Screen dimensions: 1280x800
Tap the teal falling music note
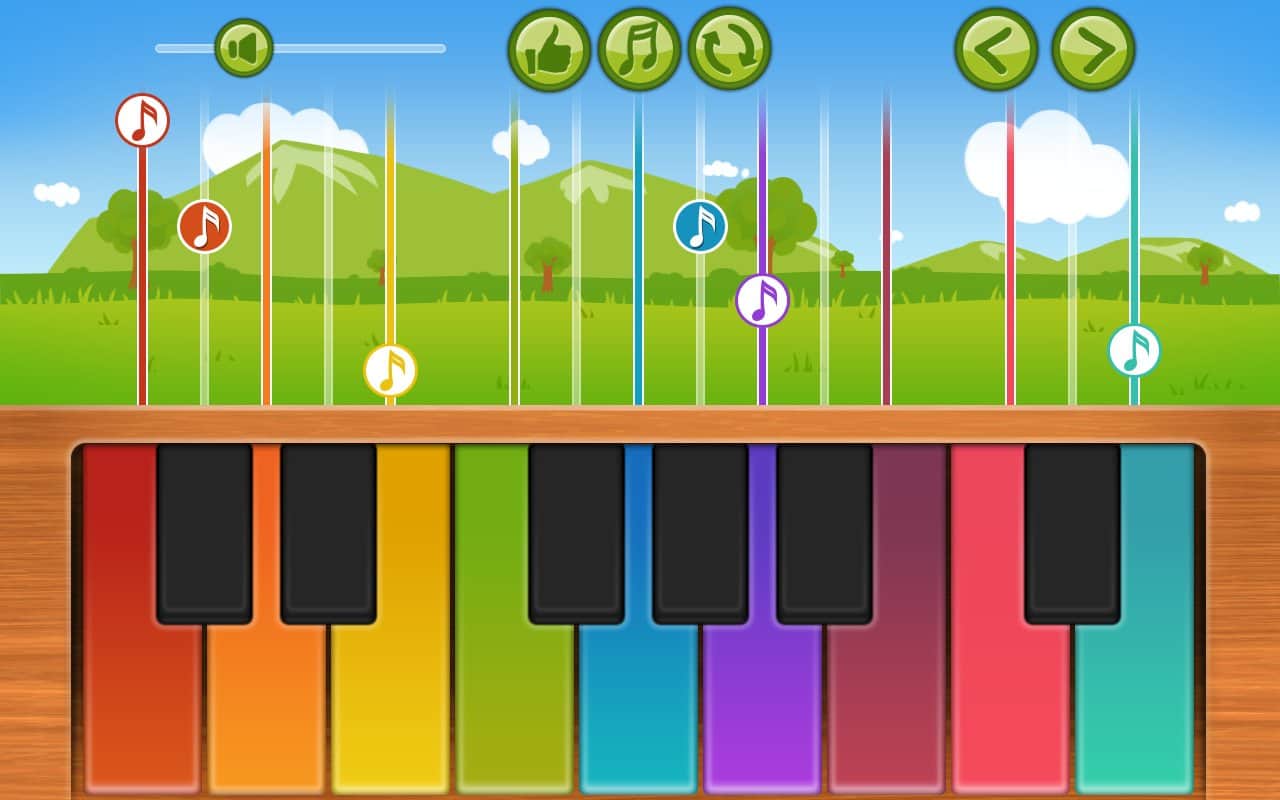pyautogui.click(x=1134, y=351)
